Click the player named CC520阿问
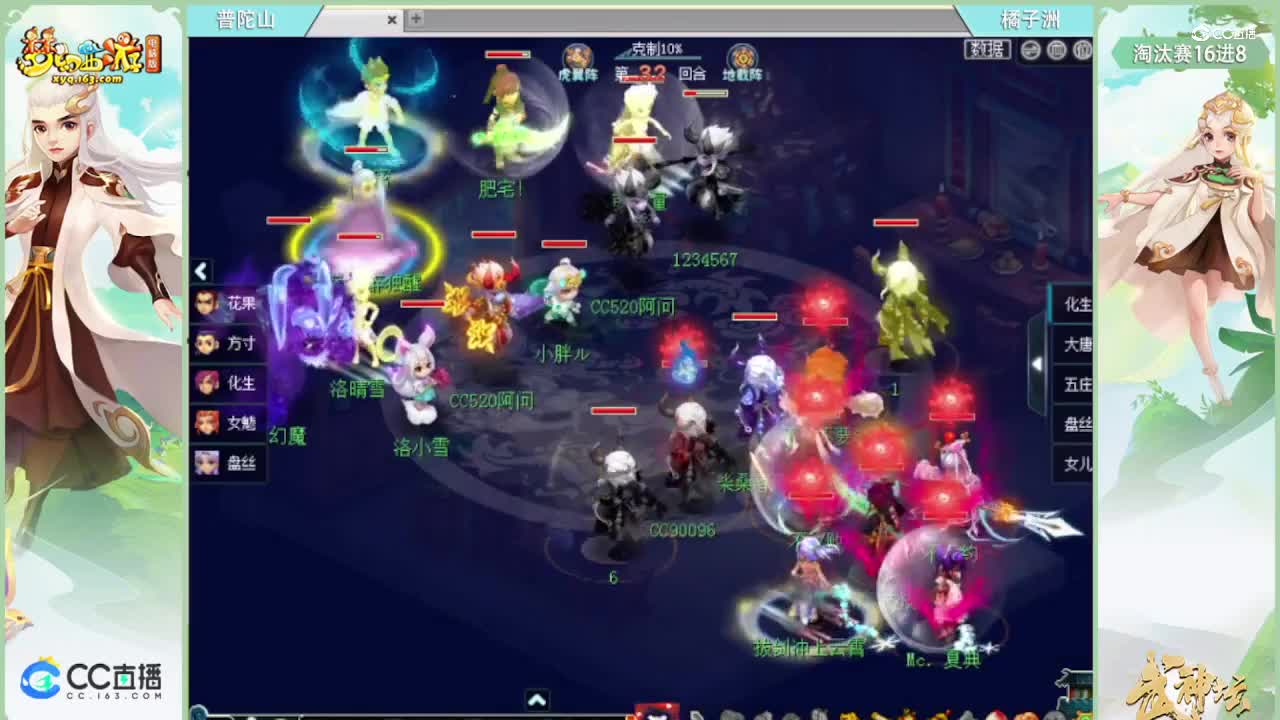This screenshot has width=1280, height=720. tap(633, 306)
